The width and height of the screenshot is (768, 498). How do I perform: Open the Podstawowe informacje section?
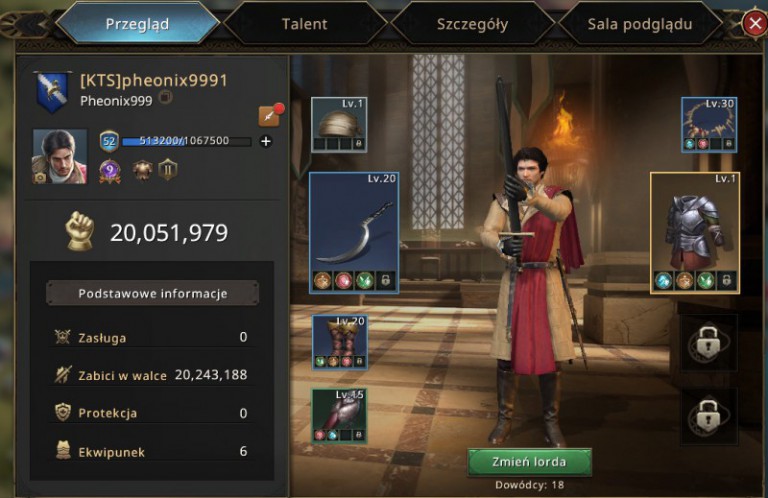coord(153,293)
